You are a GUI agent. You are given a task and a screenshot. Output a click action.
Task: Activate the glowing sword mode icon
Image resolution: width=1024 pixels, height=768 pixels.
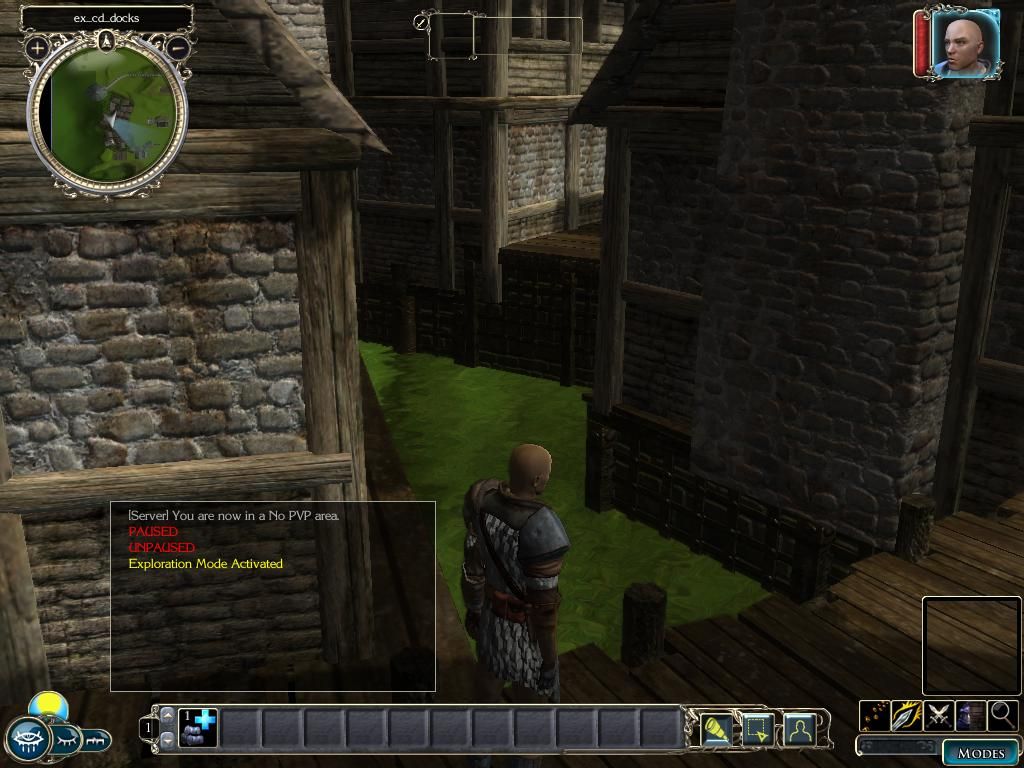[x=906, y=715]
